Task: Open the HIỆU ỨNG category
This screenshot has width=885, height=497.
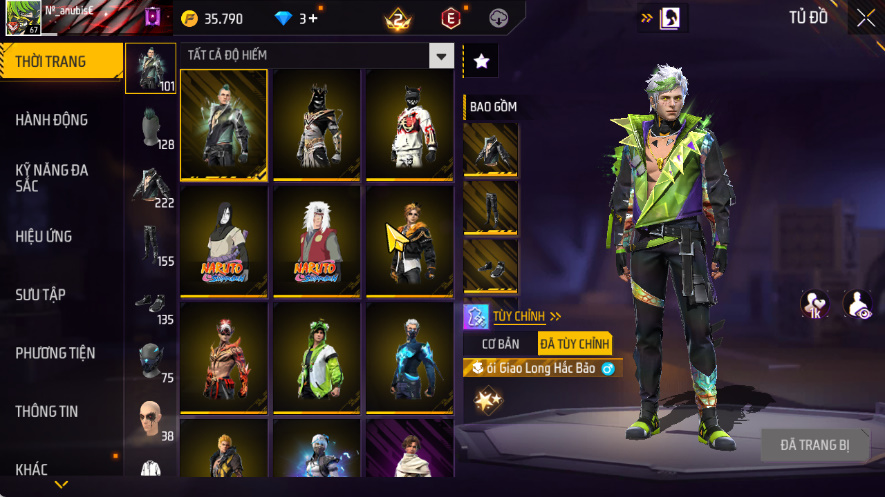Action: click(x=44, y=237)
